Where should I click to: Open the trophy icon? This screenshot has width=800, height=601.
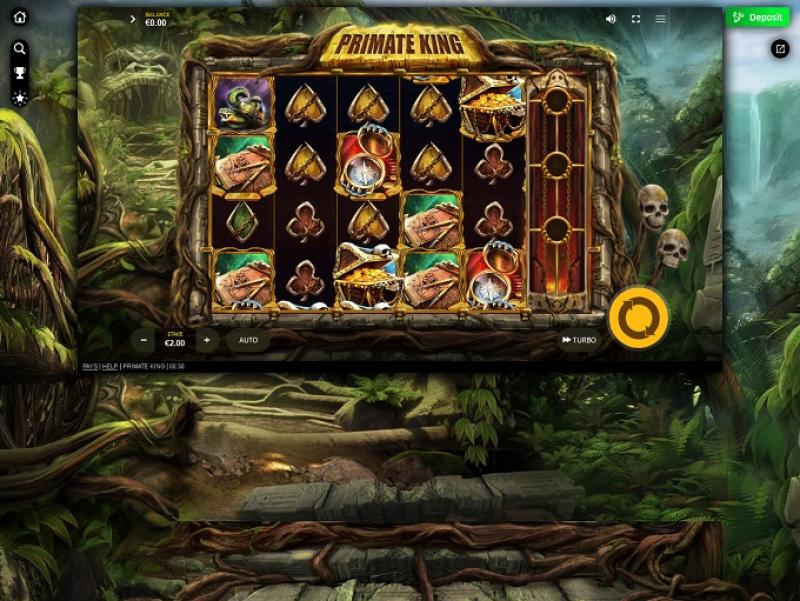19,73
